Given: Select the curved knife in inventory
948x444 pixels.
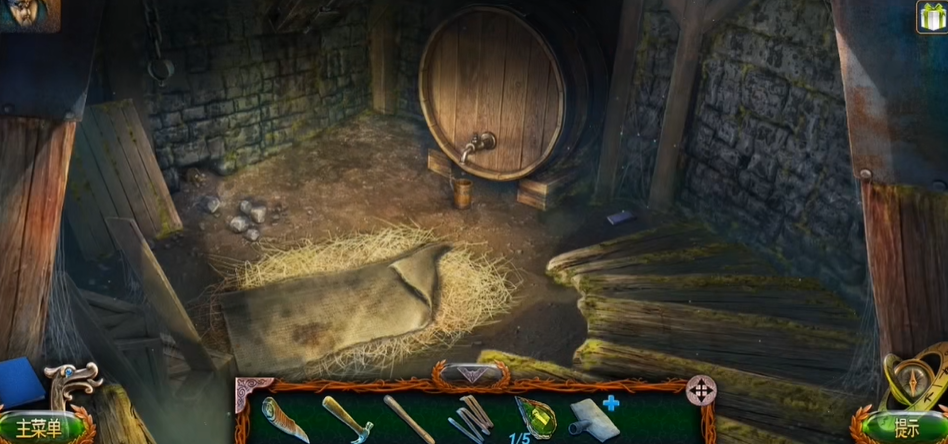Looking at the screenshot, I should (285, 417).
